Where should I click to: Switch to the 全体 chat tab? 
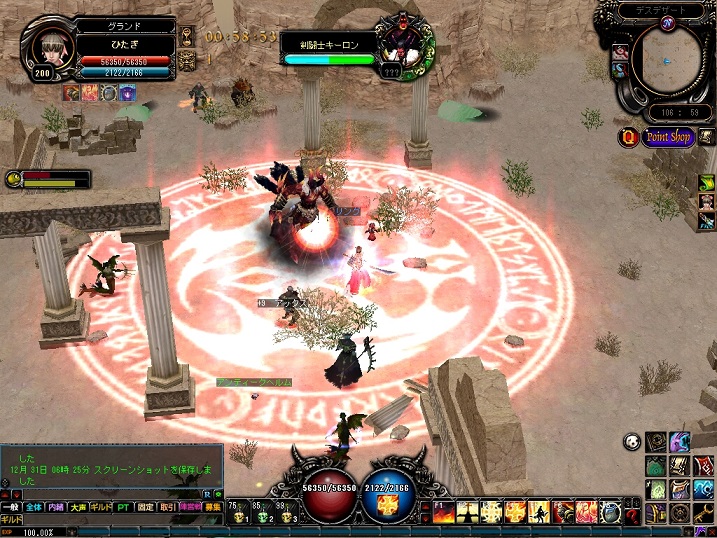(x=34, y=508)
